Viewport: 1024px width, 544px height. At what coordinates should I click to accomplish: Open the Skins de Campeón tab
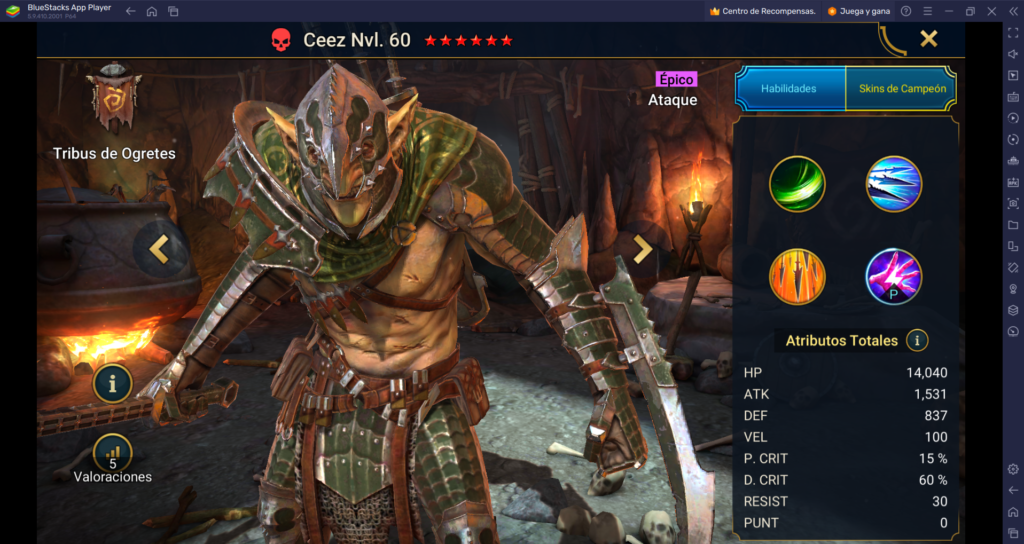(x=901, y=88)
